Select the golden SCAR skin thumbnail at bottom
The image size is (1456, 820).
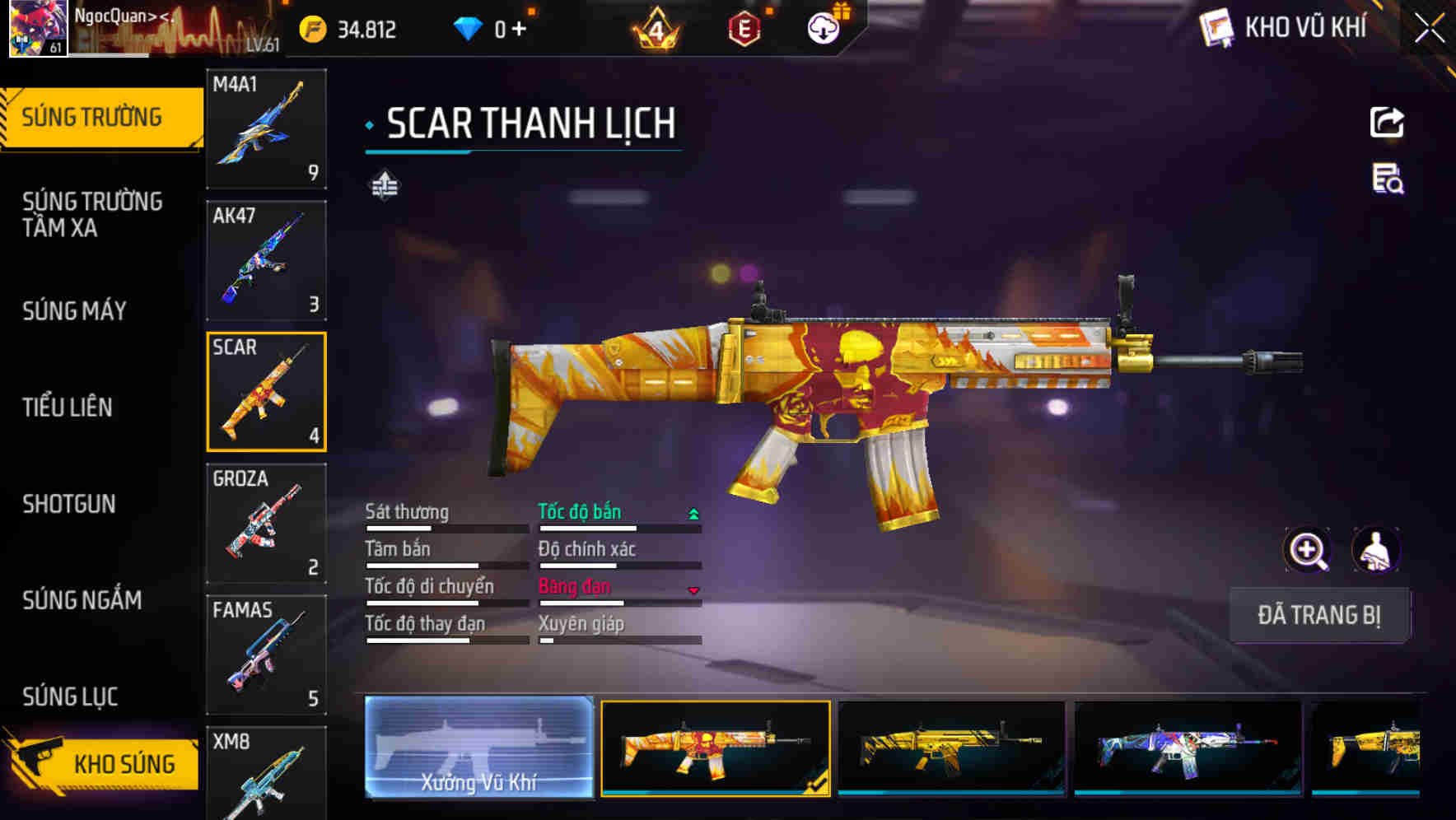coord(716,748)
